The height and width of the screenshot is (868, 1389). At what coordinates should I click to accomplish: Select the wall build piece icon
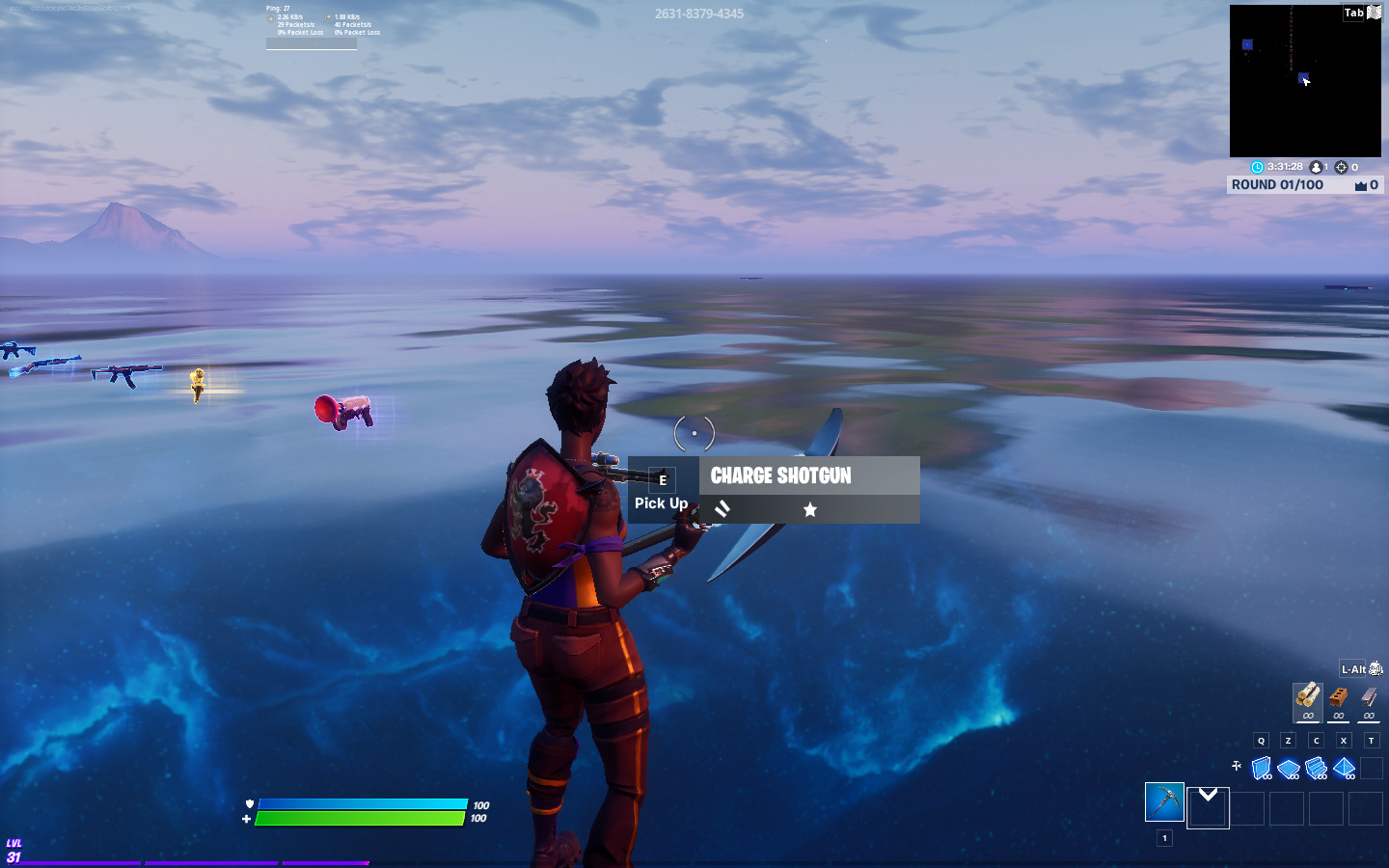pyautogui.click(x=1261, y=768)
